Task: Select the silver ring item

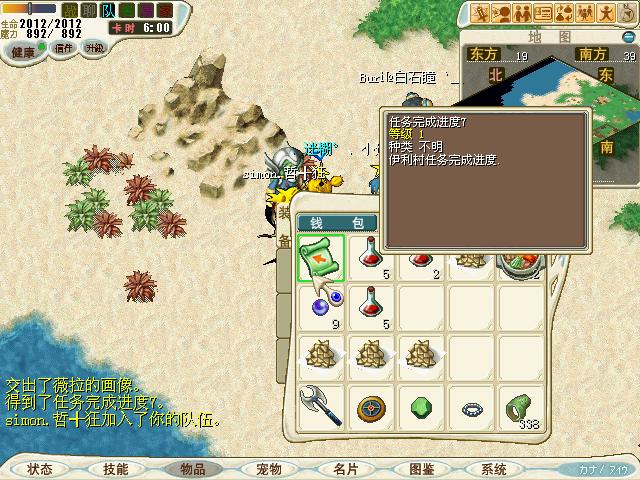Action: (470, 407)
